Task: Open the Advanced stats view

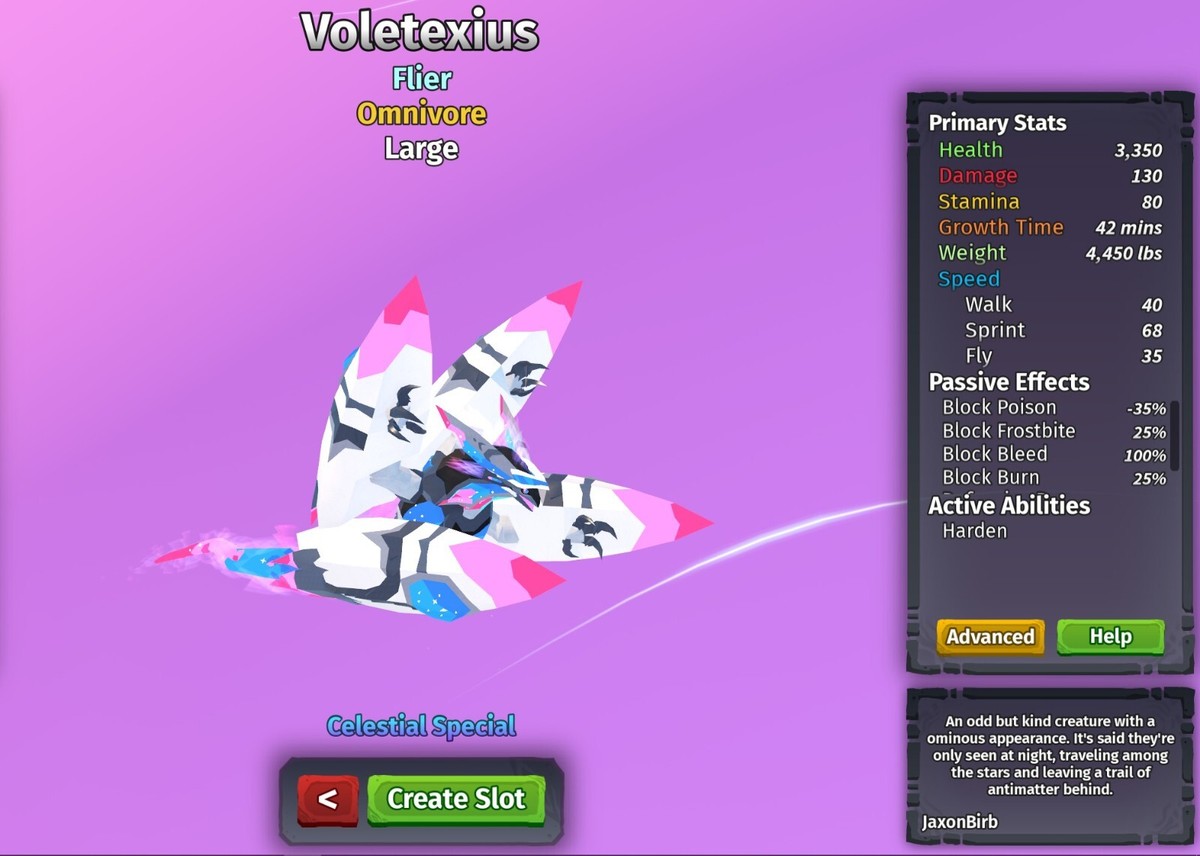Action: (x=990, y=637)
